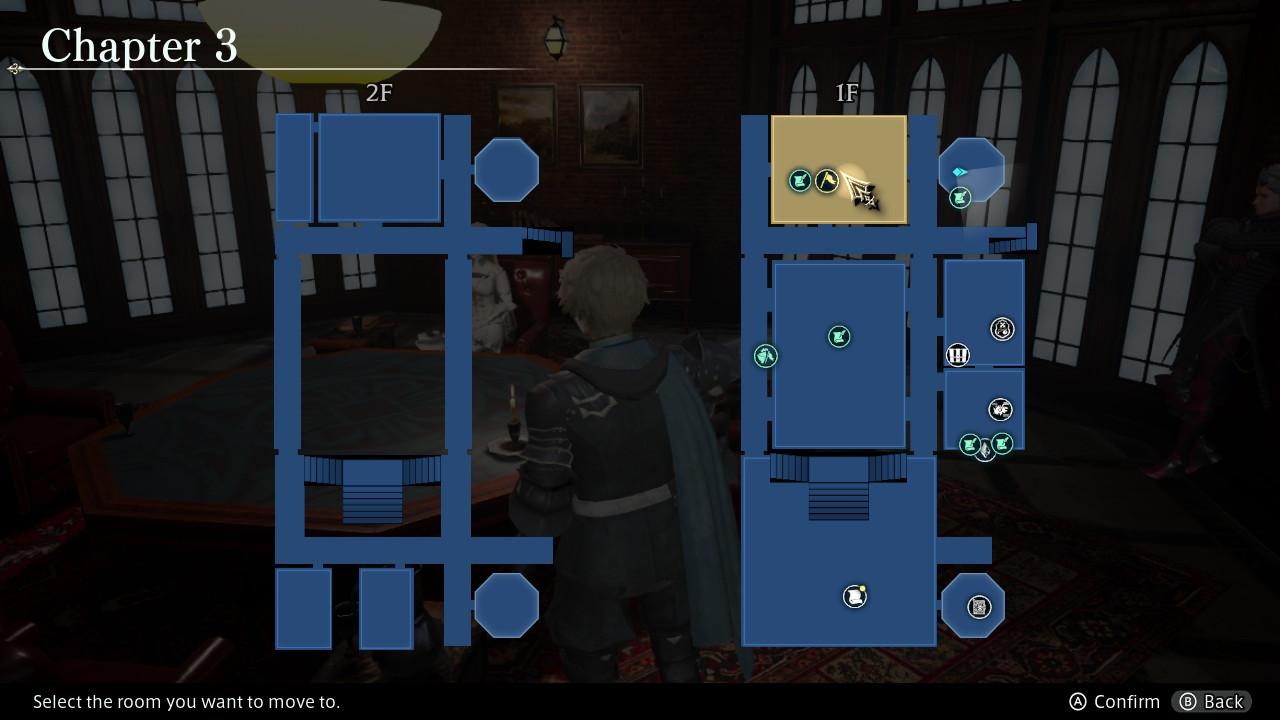Select the leftmost scroll icon in the bottom-right room
Screen dimensions: 1280x720
coord(969,444)
